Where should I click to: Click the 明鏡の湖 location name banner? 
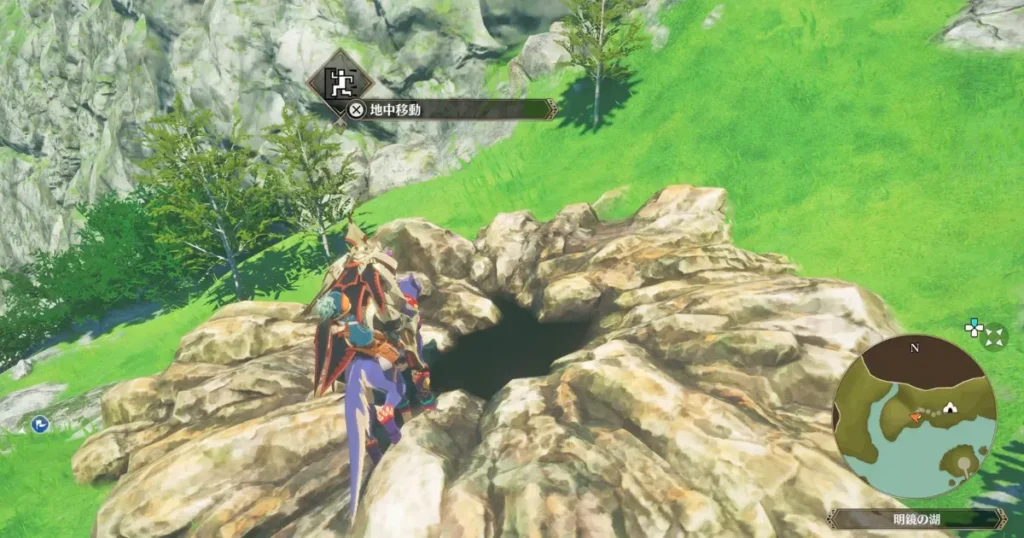pos(915,519)
